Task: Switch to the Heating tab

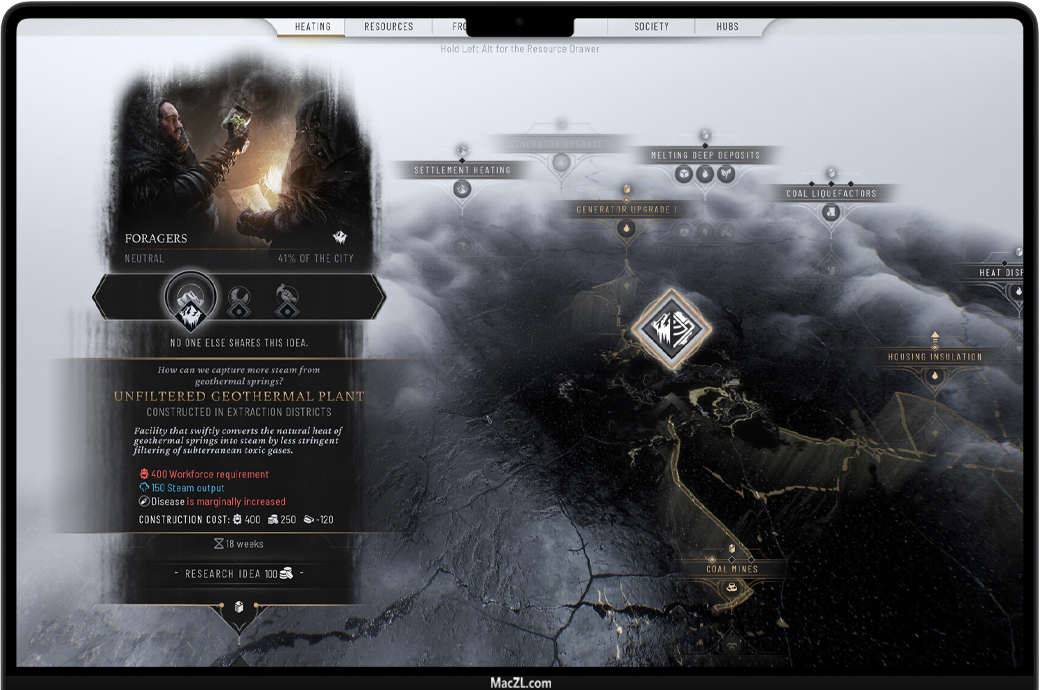Action: (x=312, y=27)
